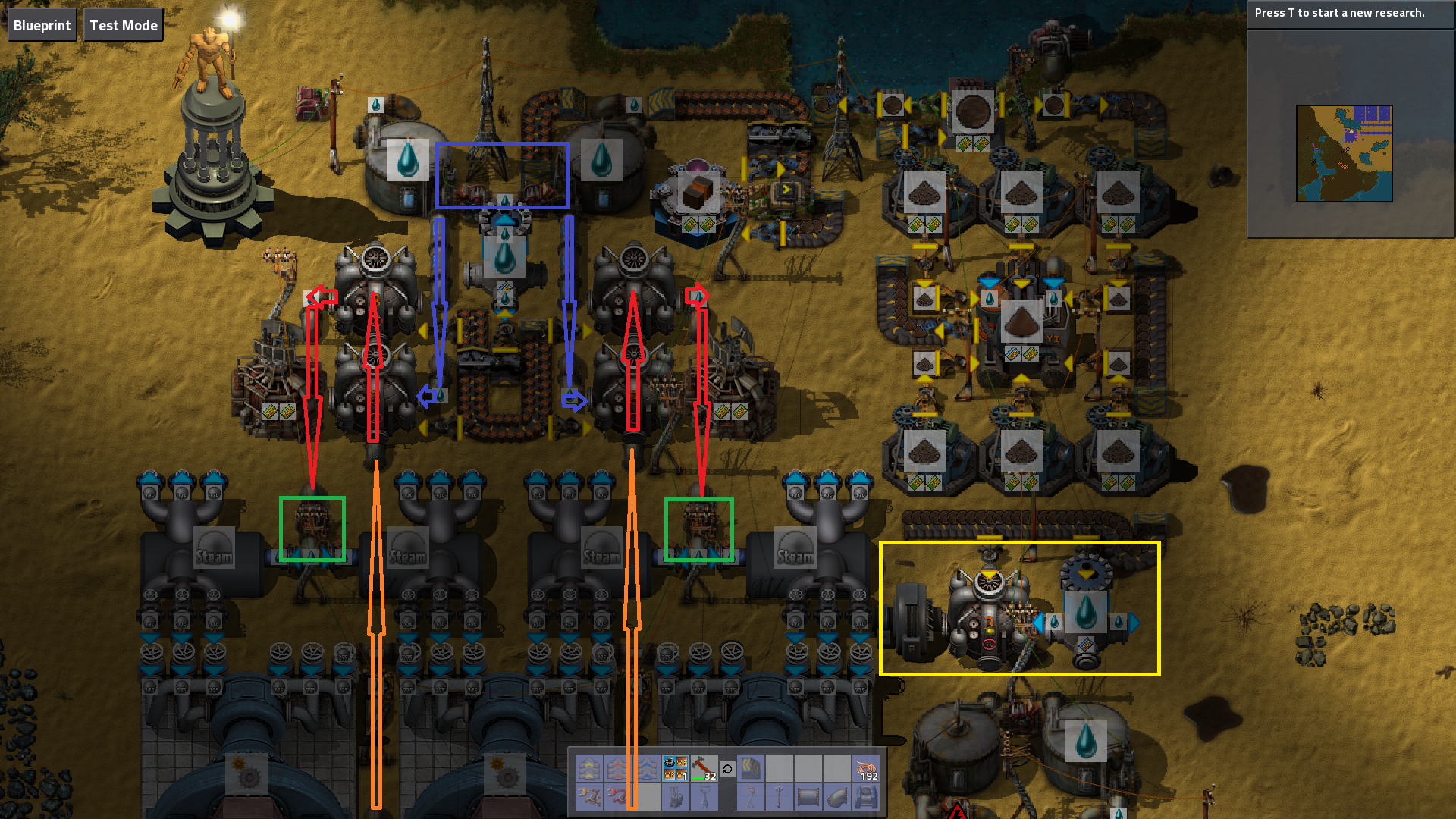Click the minimap
This screenshot has width=1456, height=819.
tap(1344, 152)
